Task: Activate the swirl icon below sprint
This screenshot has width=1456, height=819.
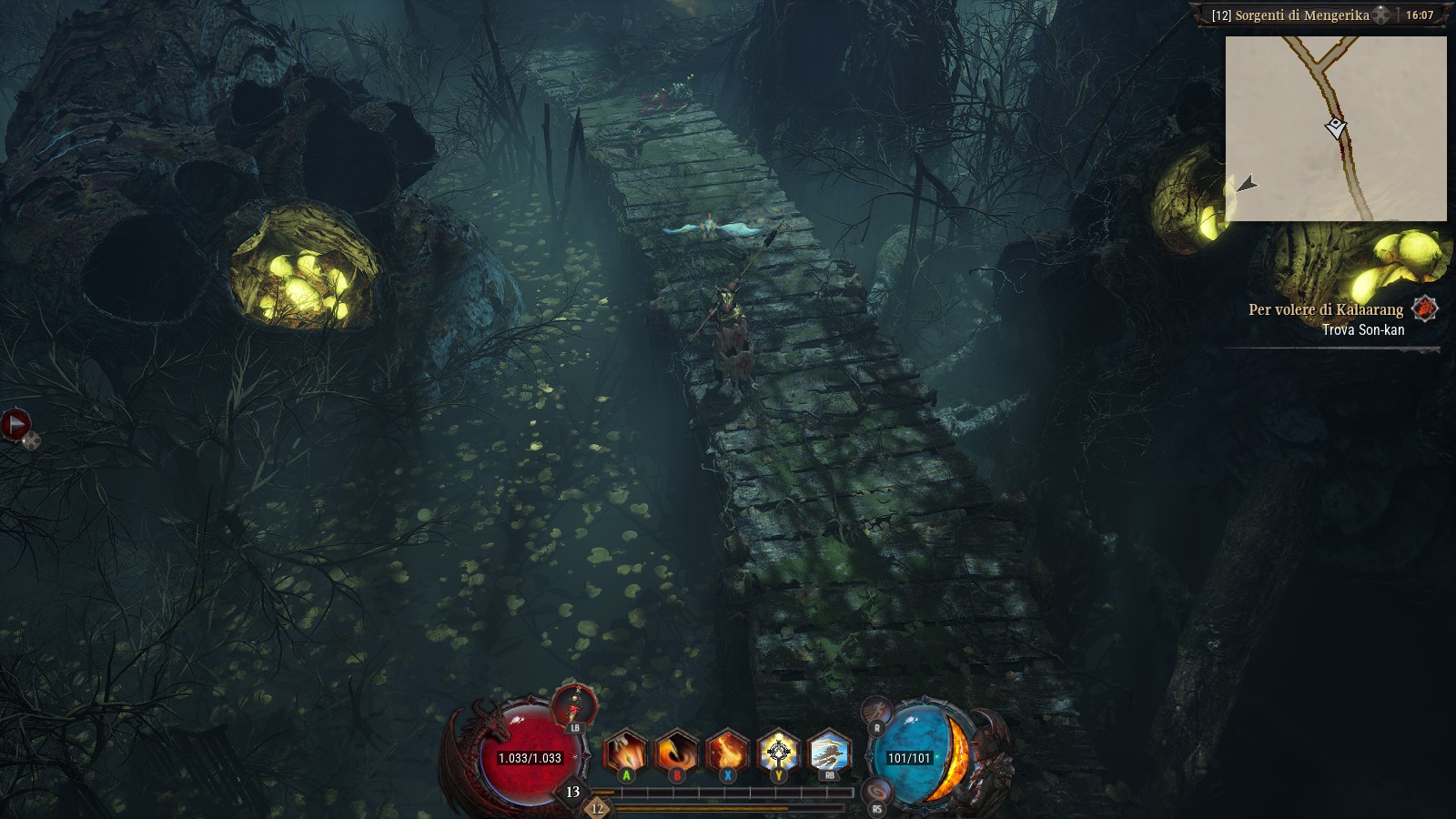Action: point(877,792)
